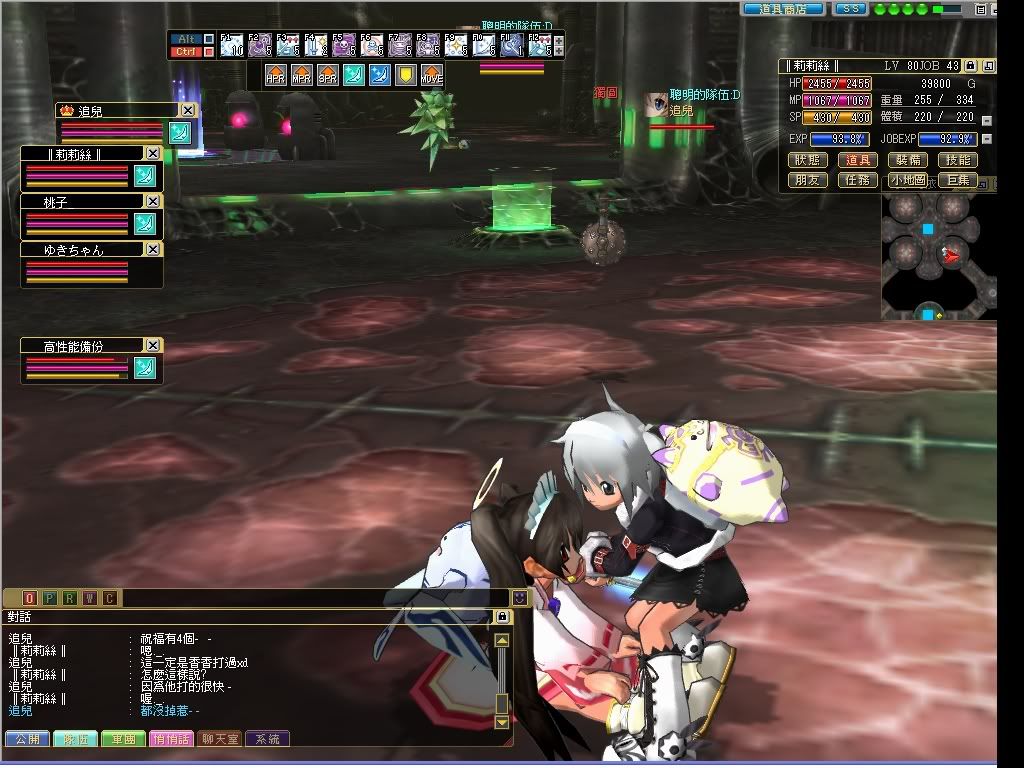The width and height of the screenshot is (1024, 768).
Task: Open the 任務 quest log
Action: 857,180
